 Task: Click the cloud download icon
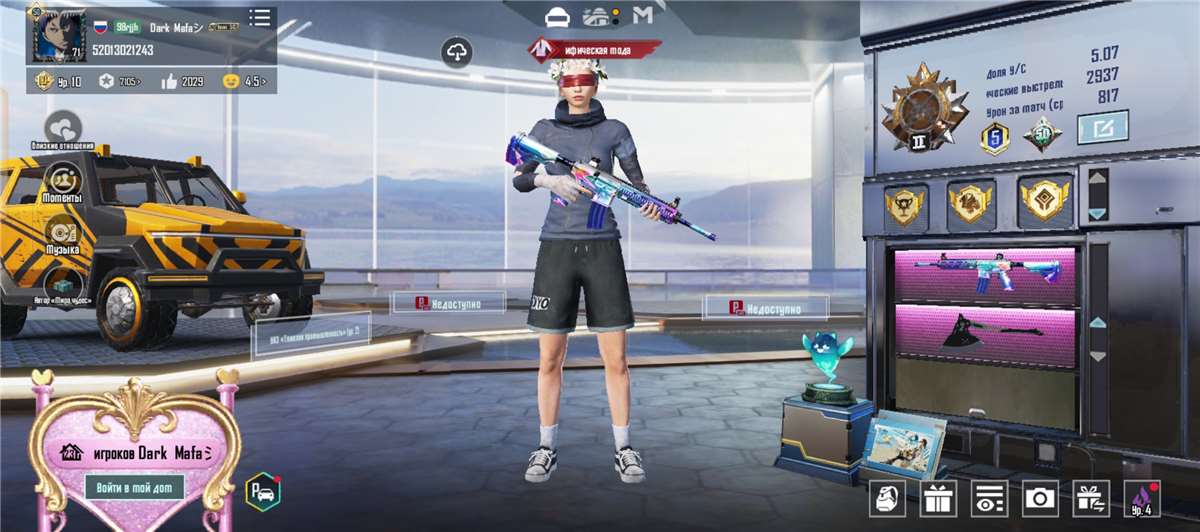(x=456, y=53)
